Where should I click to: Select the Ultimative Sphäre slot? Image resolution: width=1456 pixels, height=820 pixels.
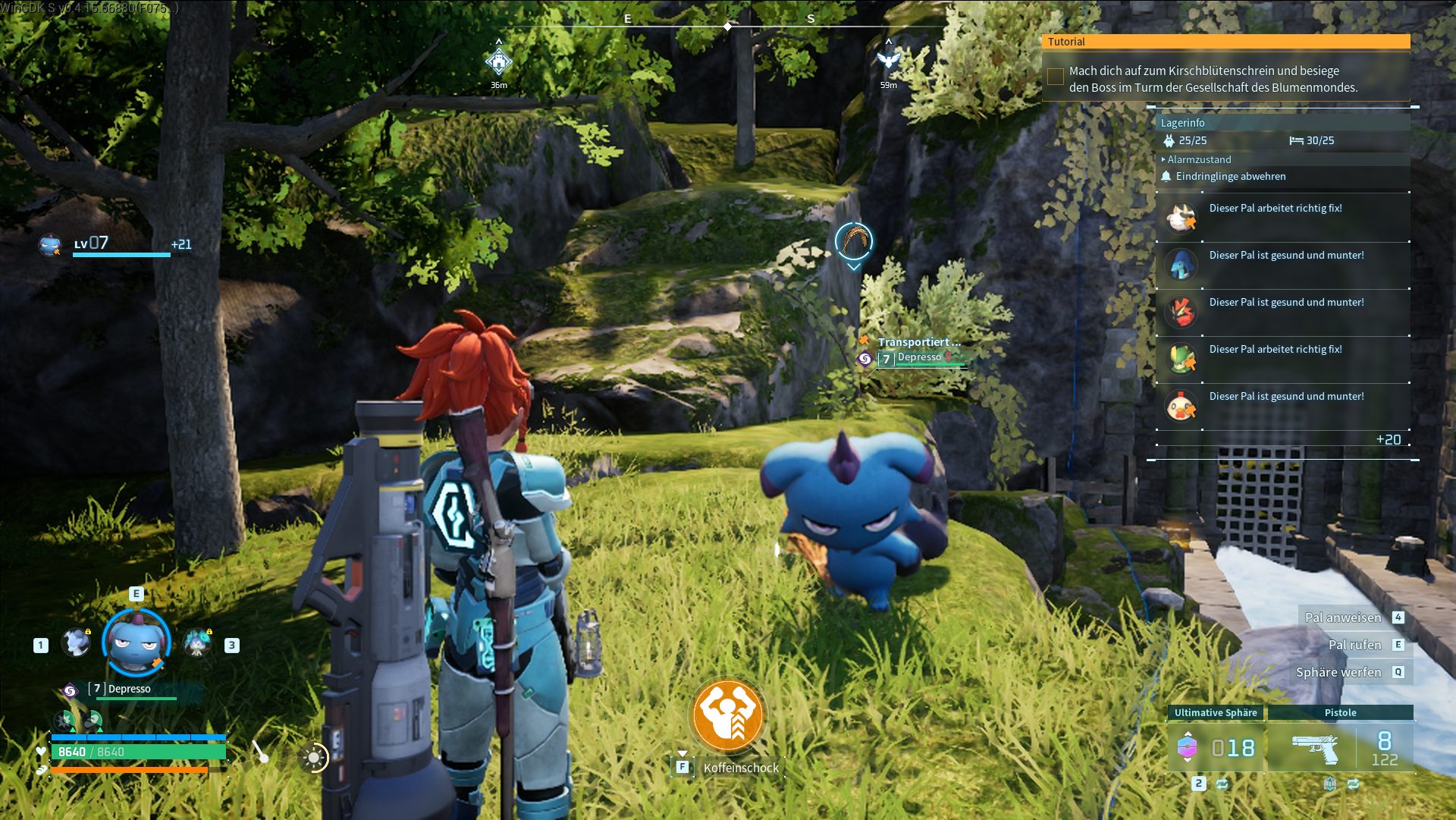coord(1216,747)
